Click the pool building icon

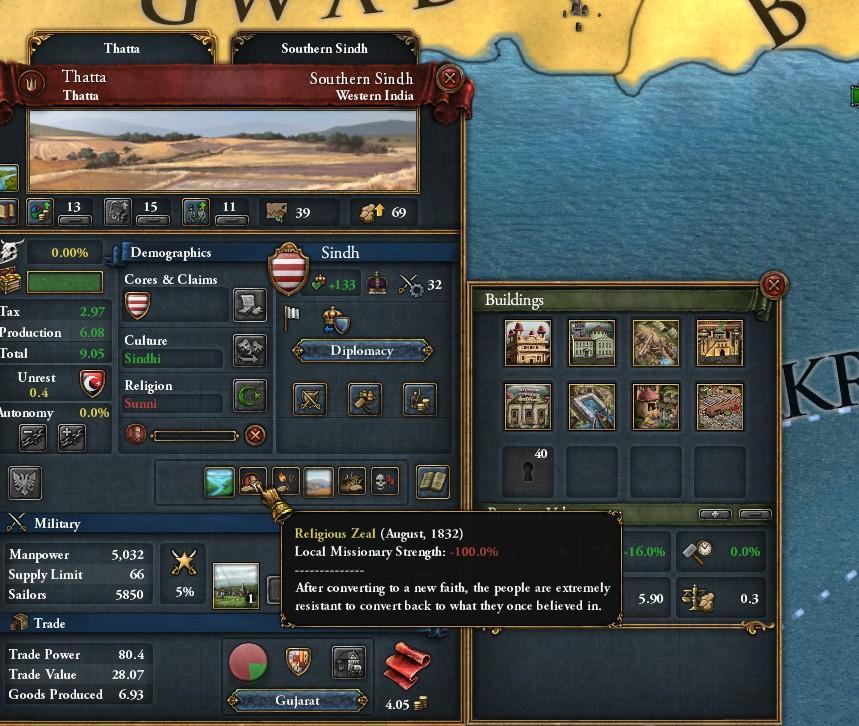point(592,407)
